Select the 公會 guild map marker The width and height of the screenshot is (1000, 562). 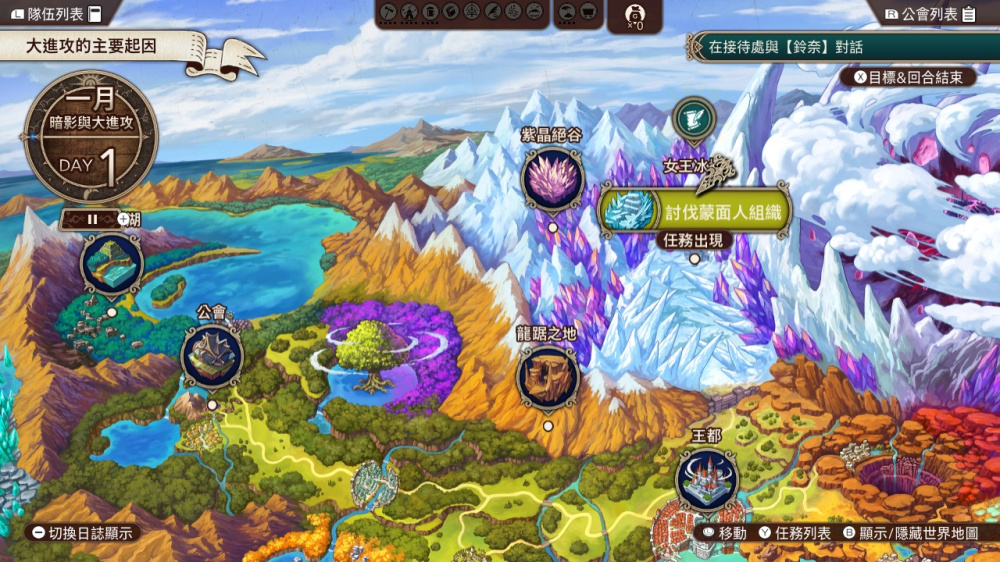[212, 356]
